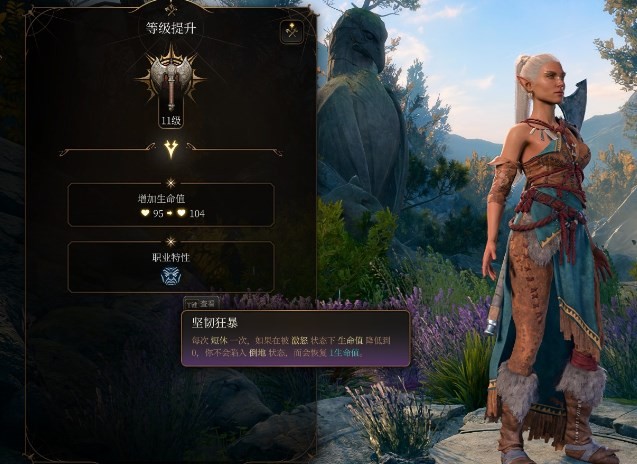Open the multiclass button in panel corner
637x464 pixels.
click(292, 32)
